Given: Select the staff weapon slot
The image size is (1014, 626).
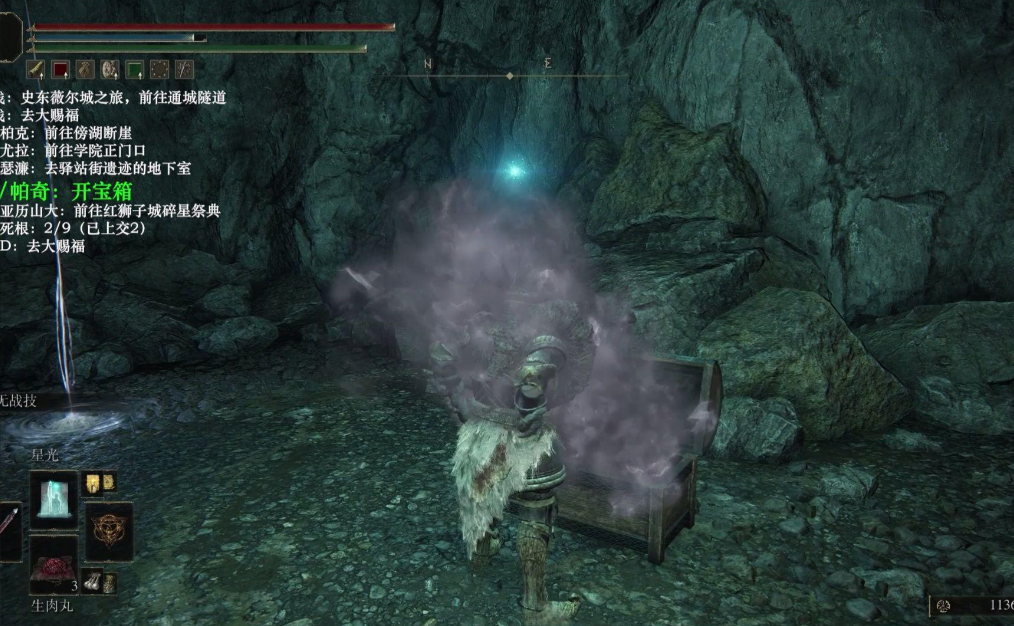Looking at the screenshot, I should pos(8,530).
